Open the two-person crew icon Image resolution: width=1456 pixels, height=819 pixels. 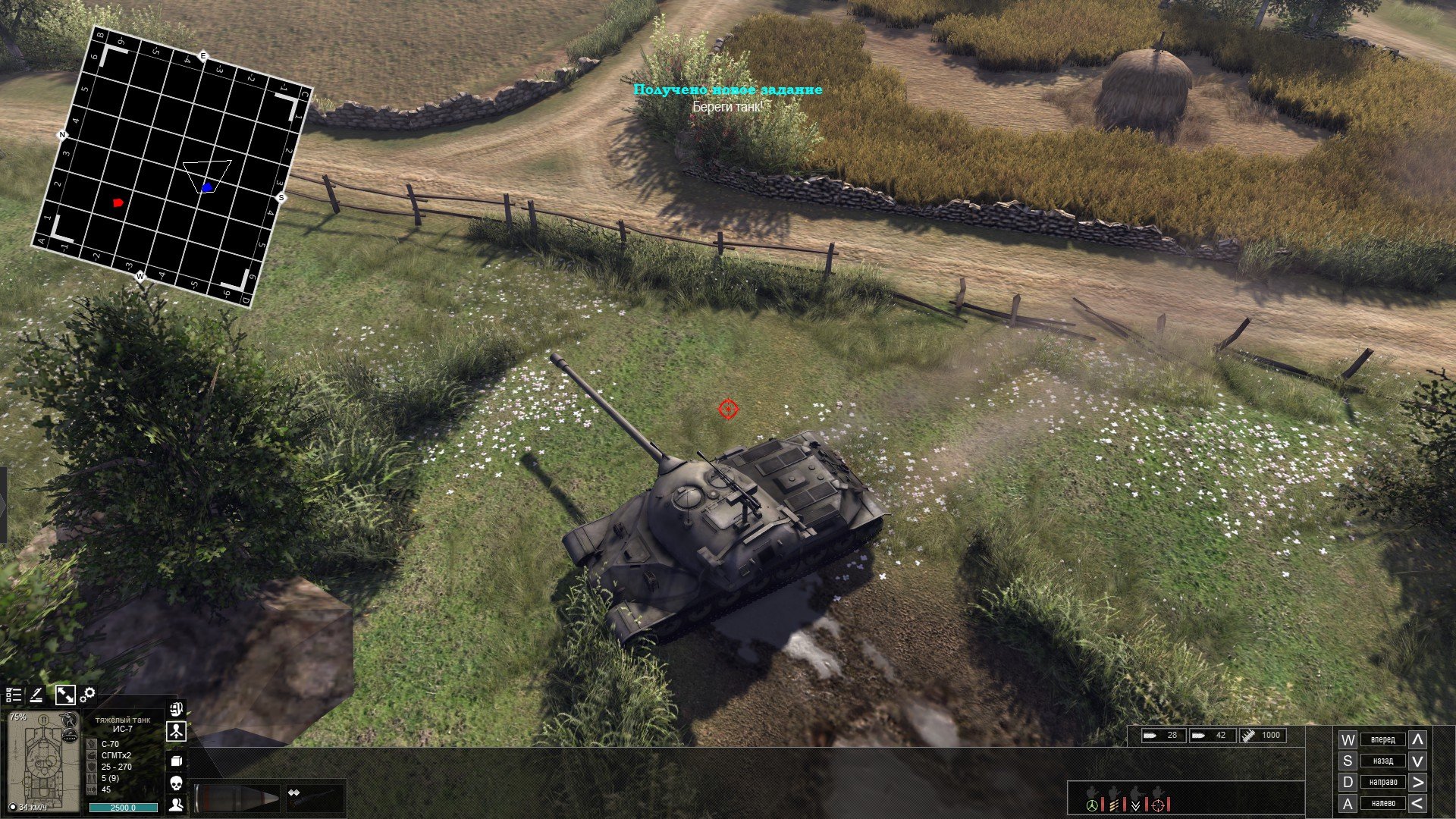click(176, 804)
